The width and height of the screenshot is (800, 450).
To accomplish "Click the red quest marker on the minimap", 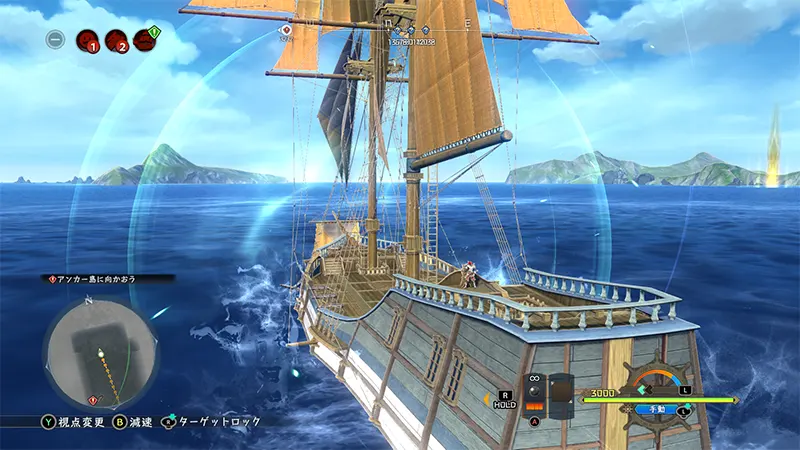I will coord(93,400).
